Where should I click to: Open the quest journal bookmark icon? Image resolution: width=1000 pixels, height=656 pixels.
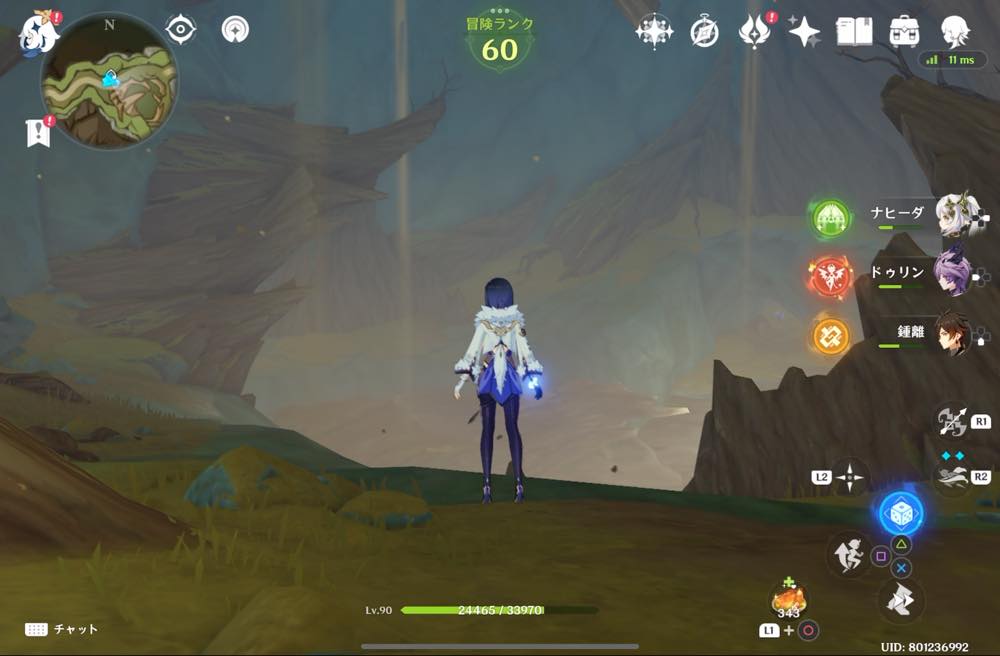38,133
